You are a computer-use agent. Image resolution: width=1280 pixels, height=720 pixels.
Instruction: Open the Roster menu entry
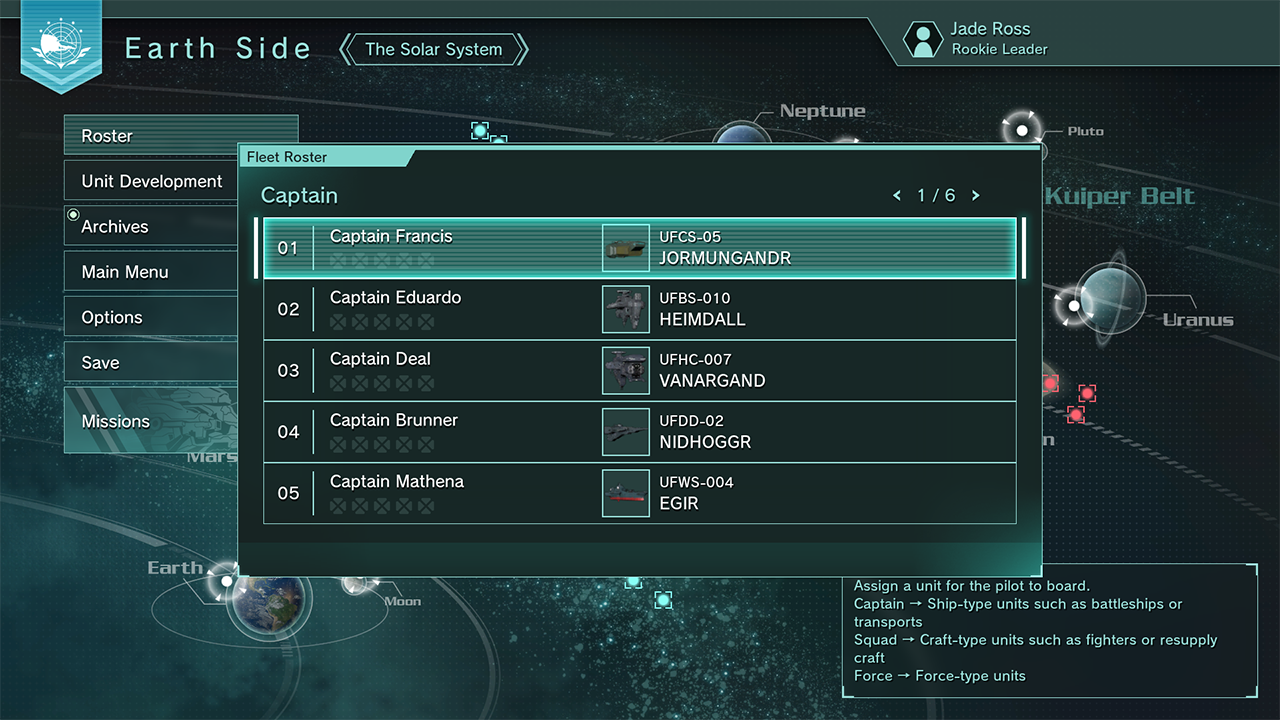[x=150, y=136]
